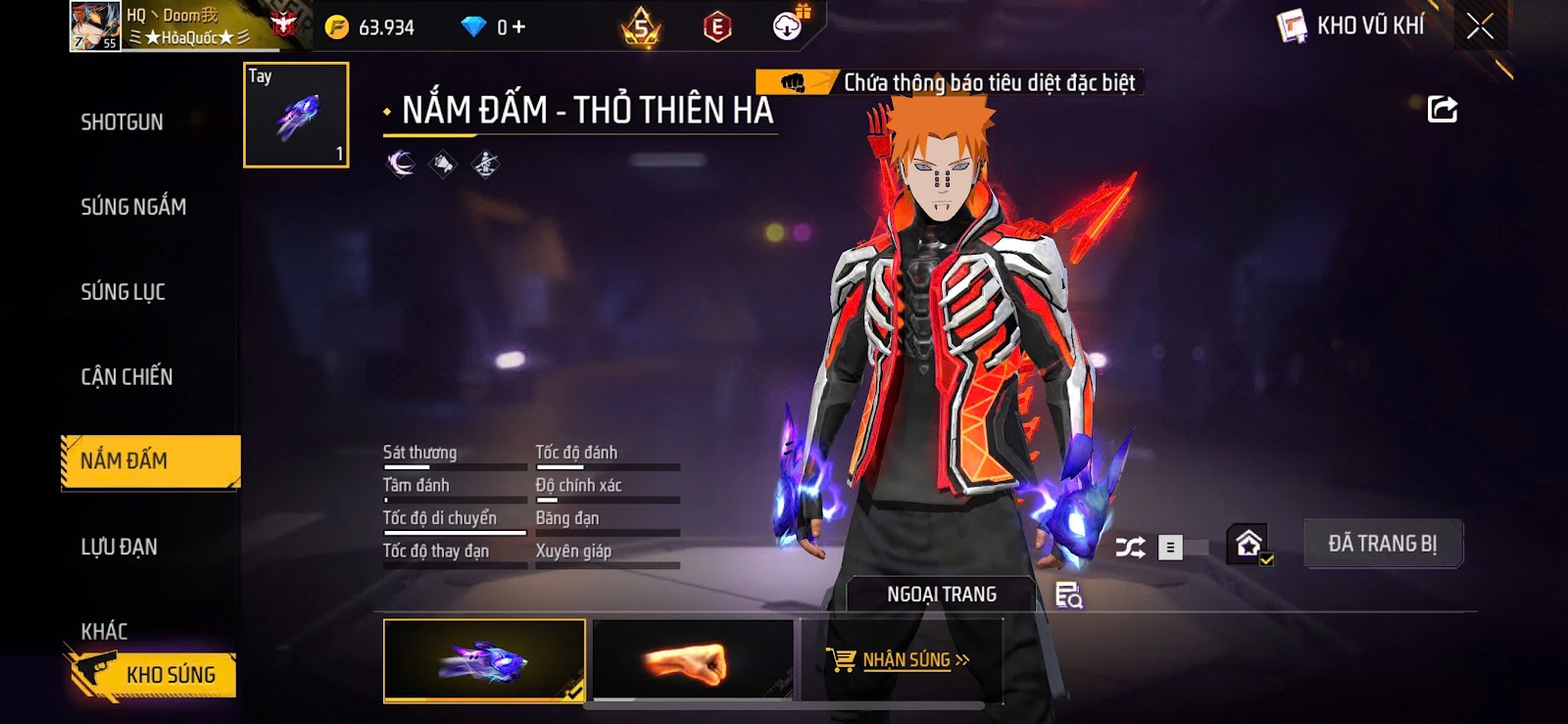This screenshot has height=724, width=1568.
Task: Open the skin preview search icon
Action: coord(1068,596)
